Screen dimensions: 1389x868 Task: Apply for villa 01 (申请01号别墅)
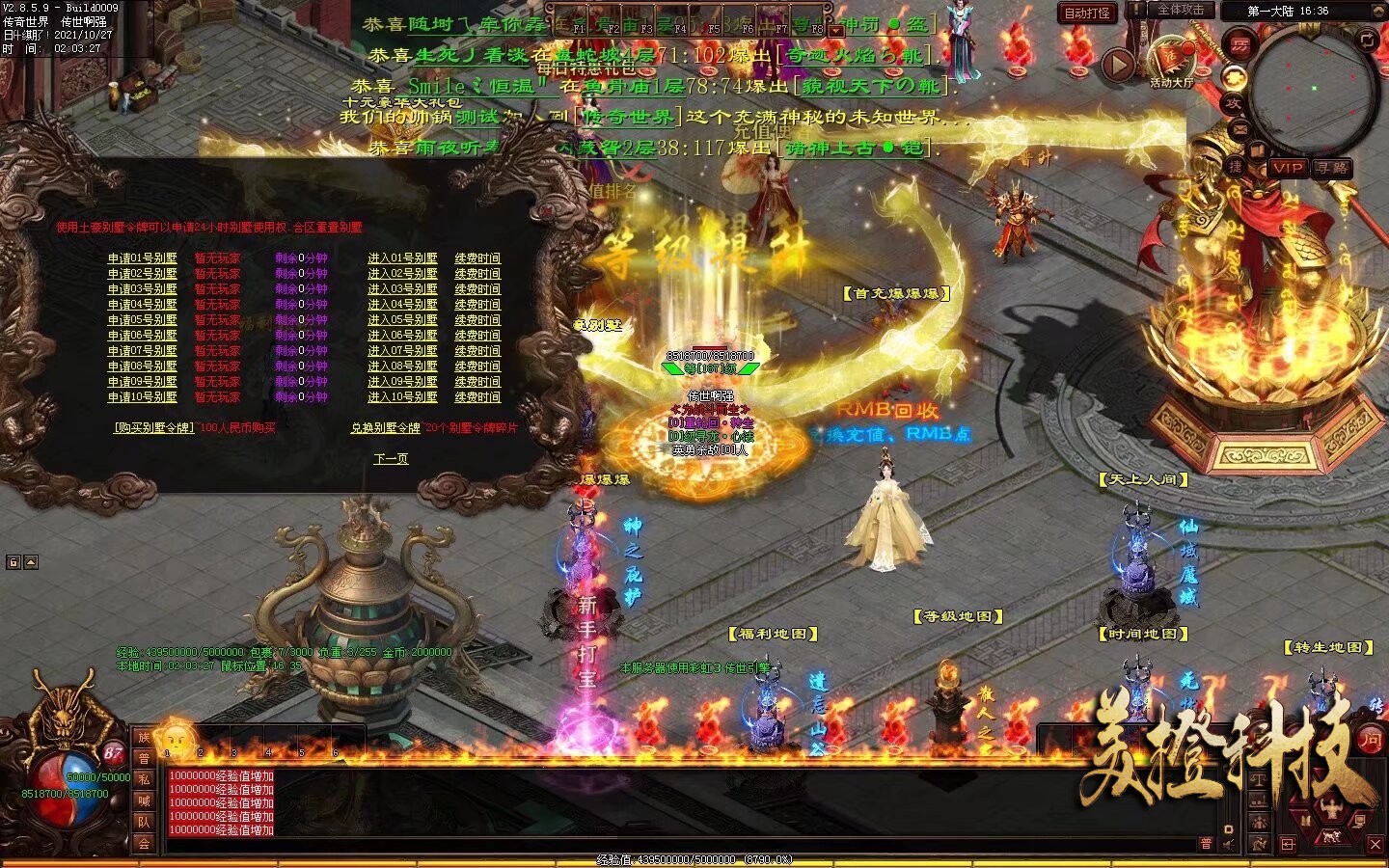(x=142, y=258)
